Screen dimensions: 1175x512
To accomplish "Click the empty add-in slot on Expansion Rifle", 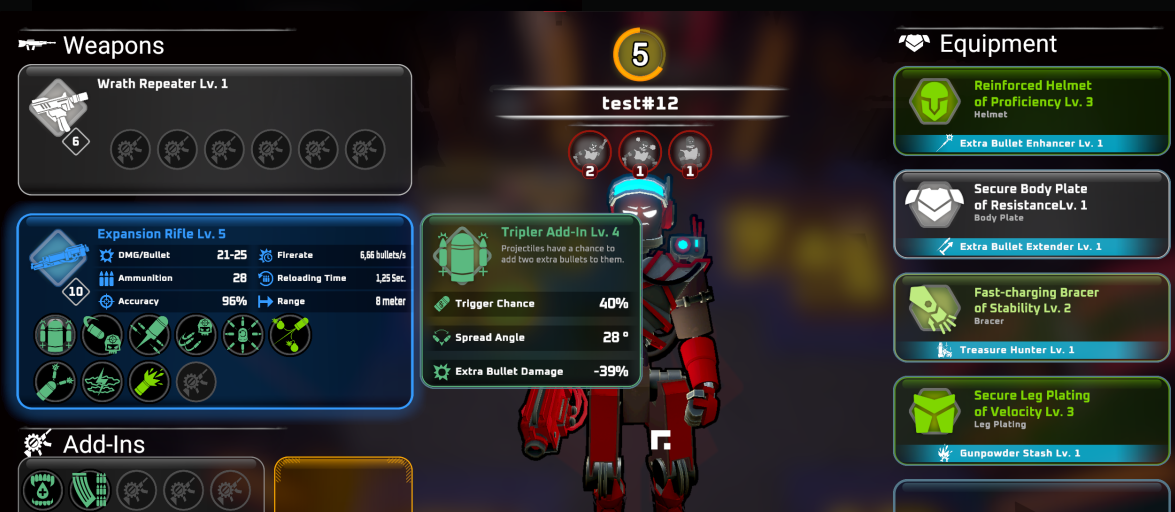I will click(x=196, y=382).
